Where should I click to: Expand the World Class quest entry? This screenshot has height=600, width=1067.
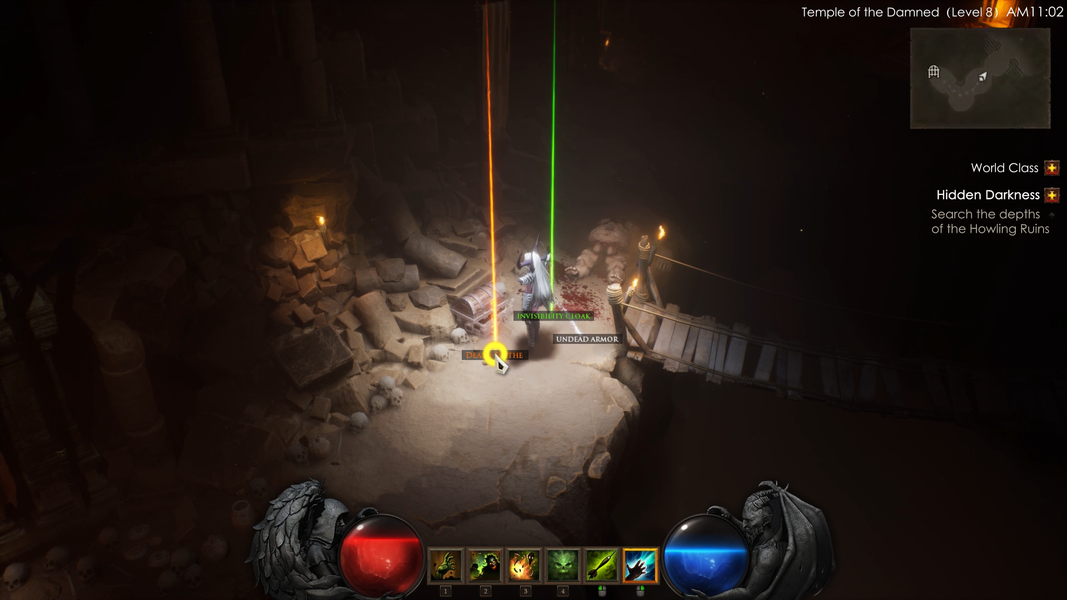tap(1052, 168)
